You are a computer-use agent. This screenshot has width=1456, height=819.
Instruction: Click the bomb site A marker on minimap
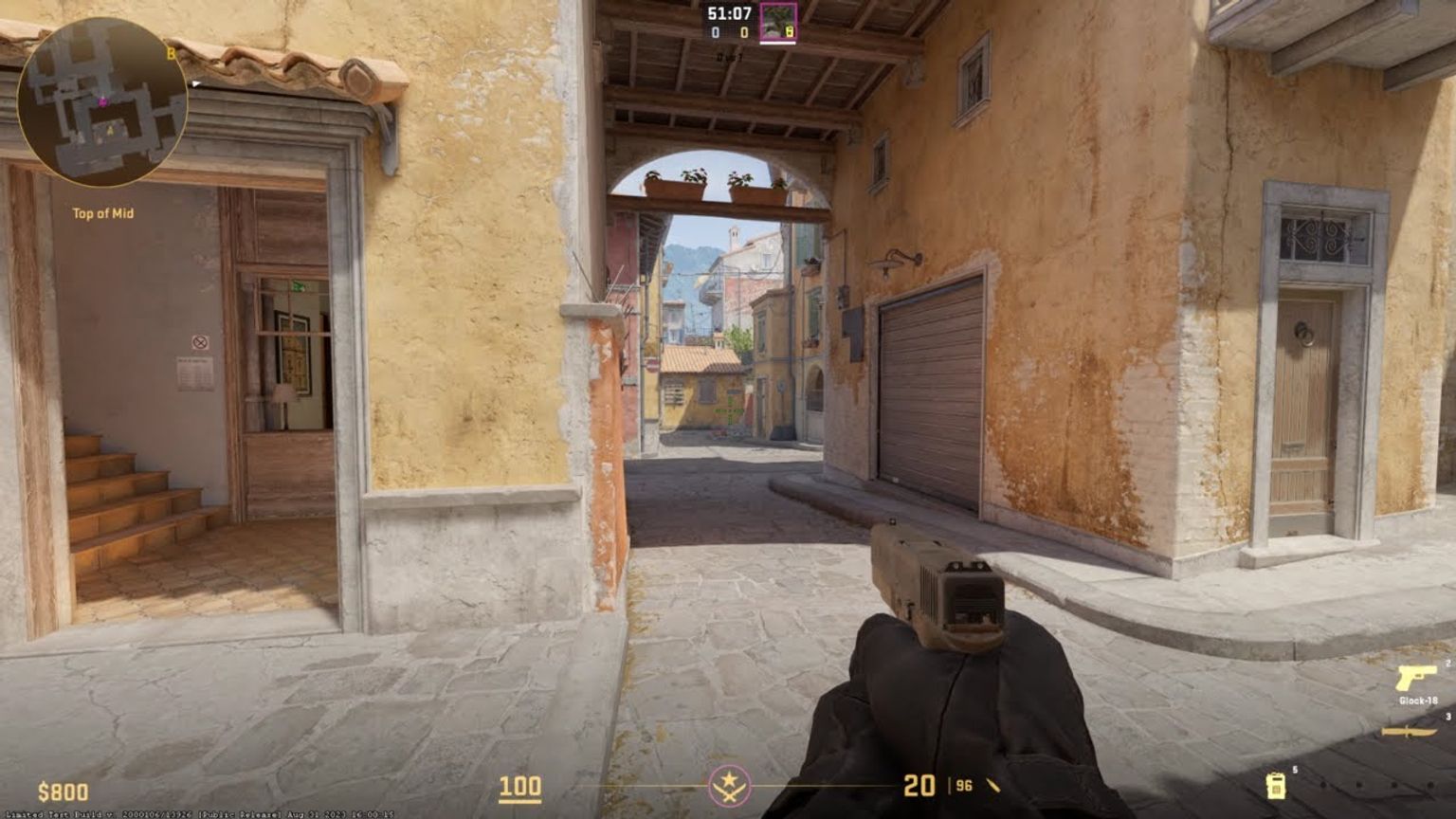tap(110, 130)
